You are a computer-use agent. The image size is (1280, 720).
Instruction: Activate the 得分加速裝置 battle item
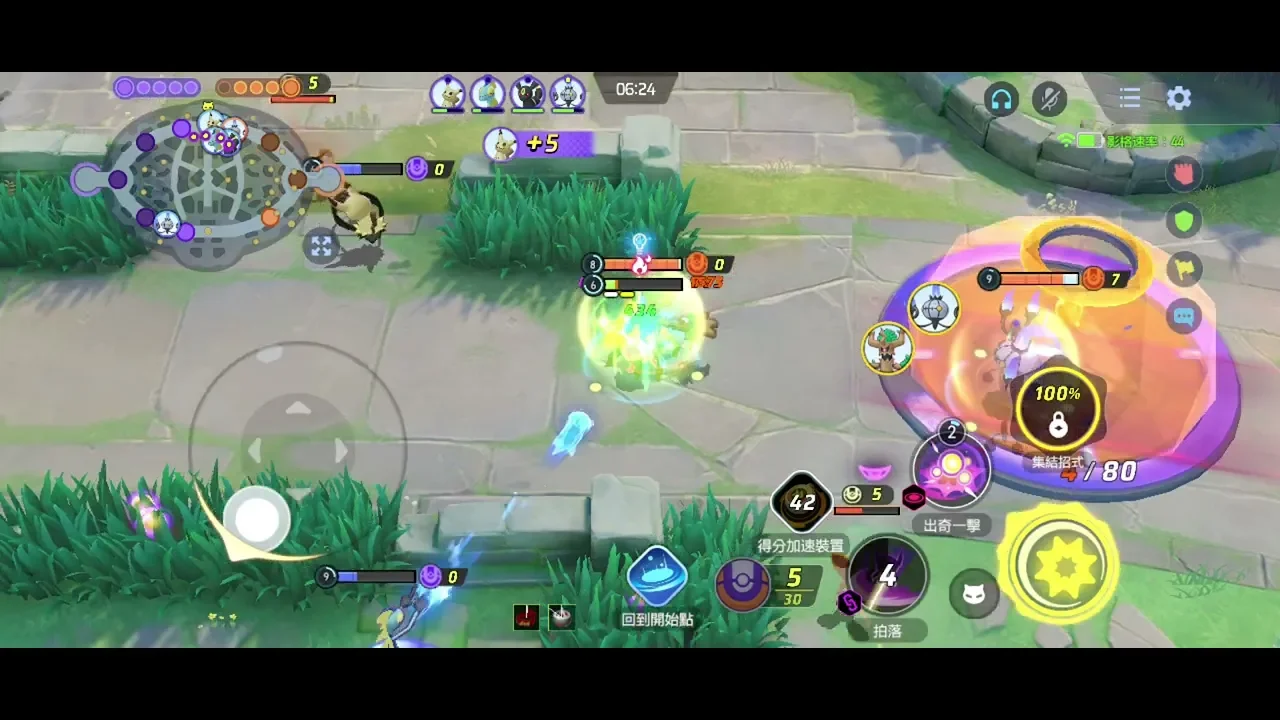click(x=802, y=502)
